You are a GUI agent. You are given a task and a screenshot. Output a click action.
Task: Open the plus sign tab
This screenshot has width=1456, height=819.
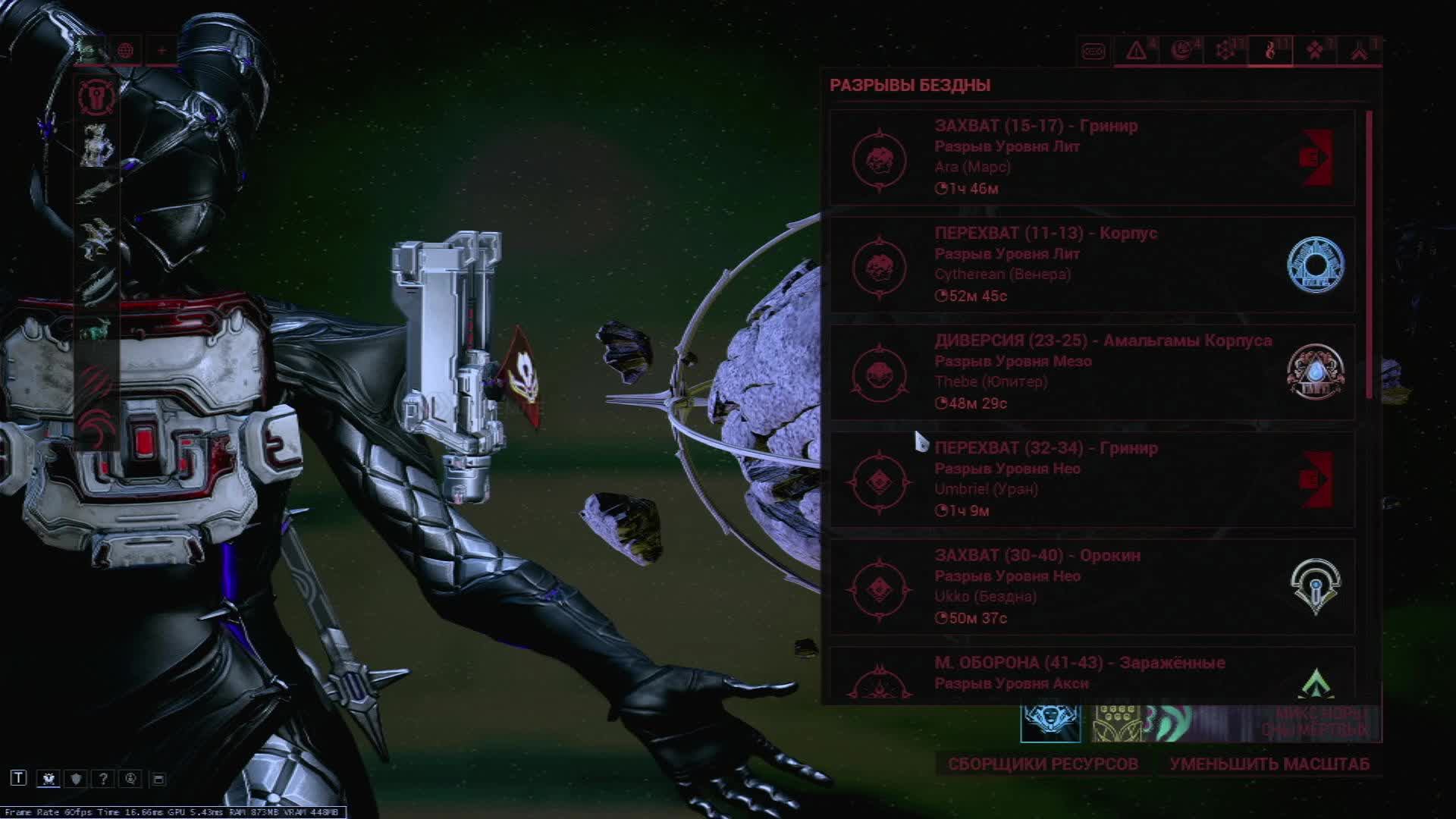pos(162,51)
